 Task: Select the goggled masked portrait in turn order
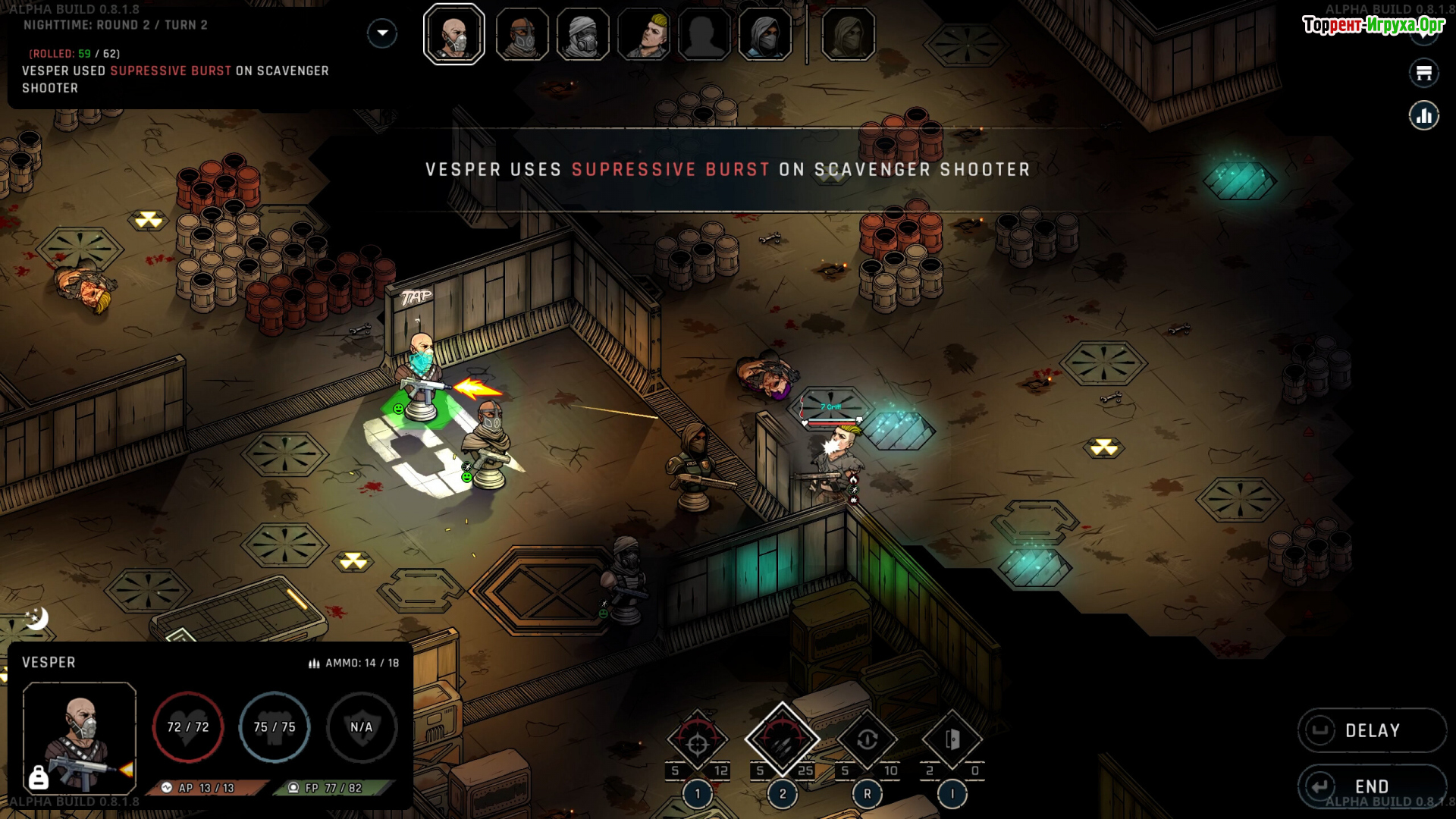[x=522, y=35]
